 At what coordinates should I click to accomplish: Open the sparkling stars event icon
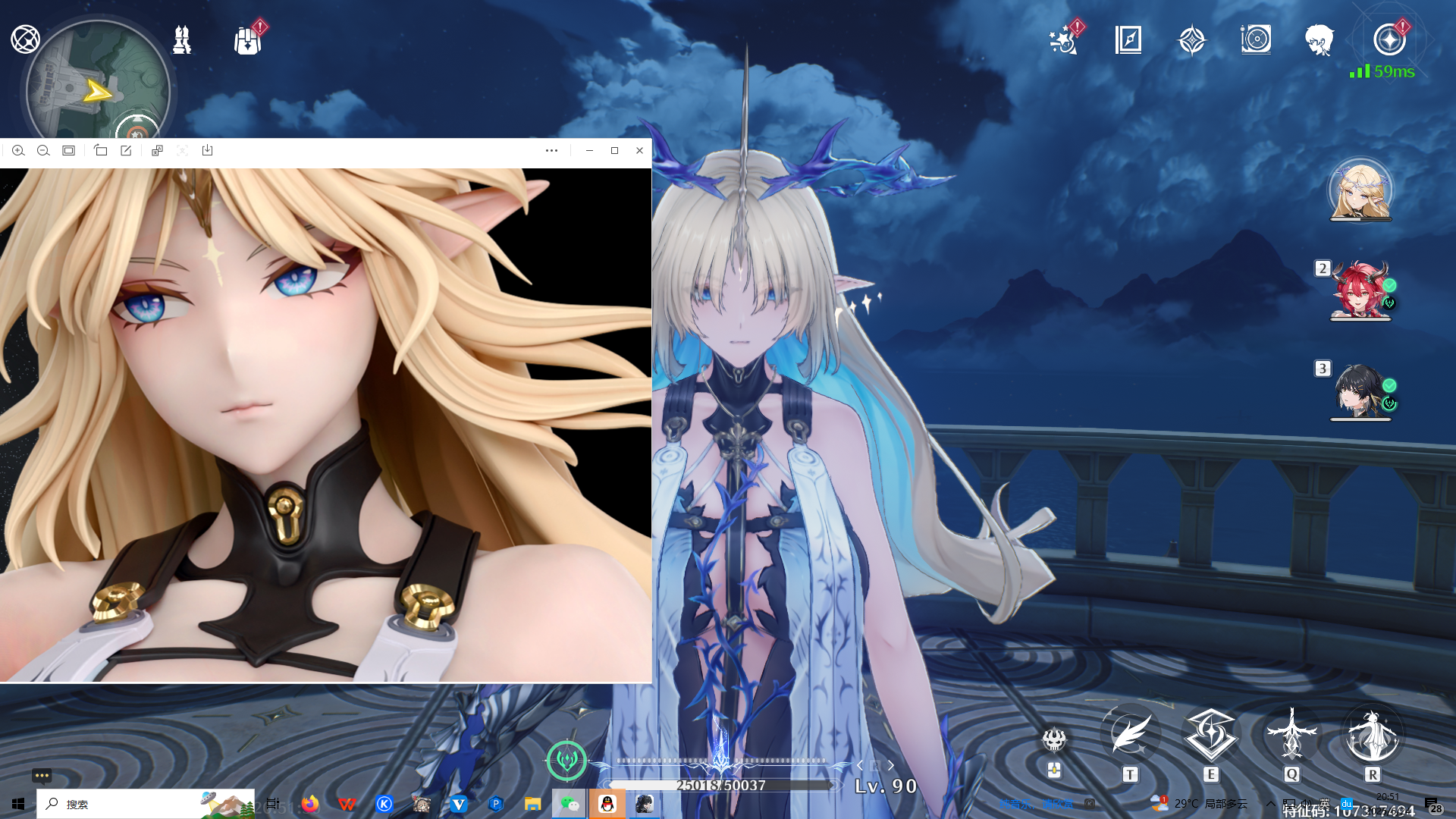tap(1063, 40)
